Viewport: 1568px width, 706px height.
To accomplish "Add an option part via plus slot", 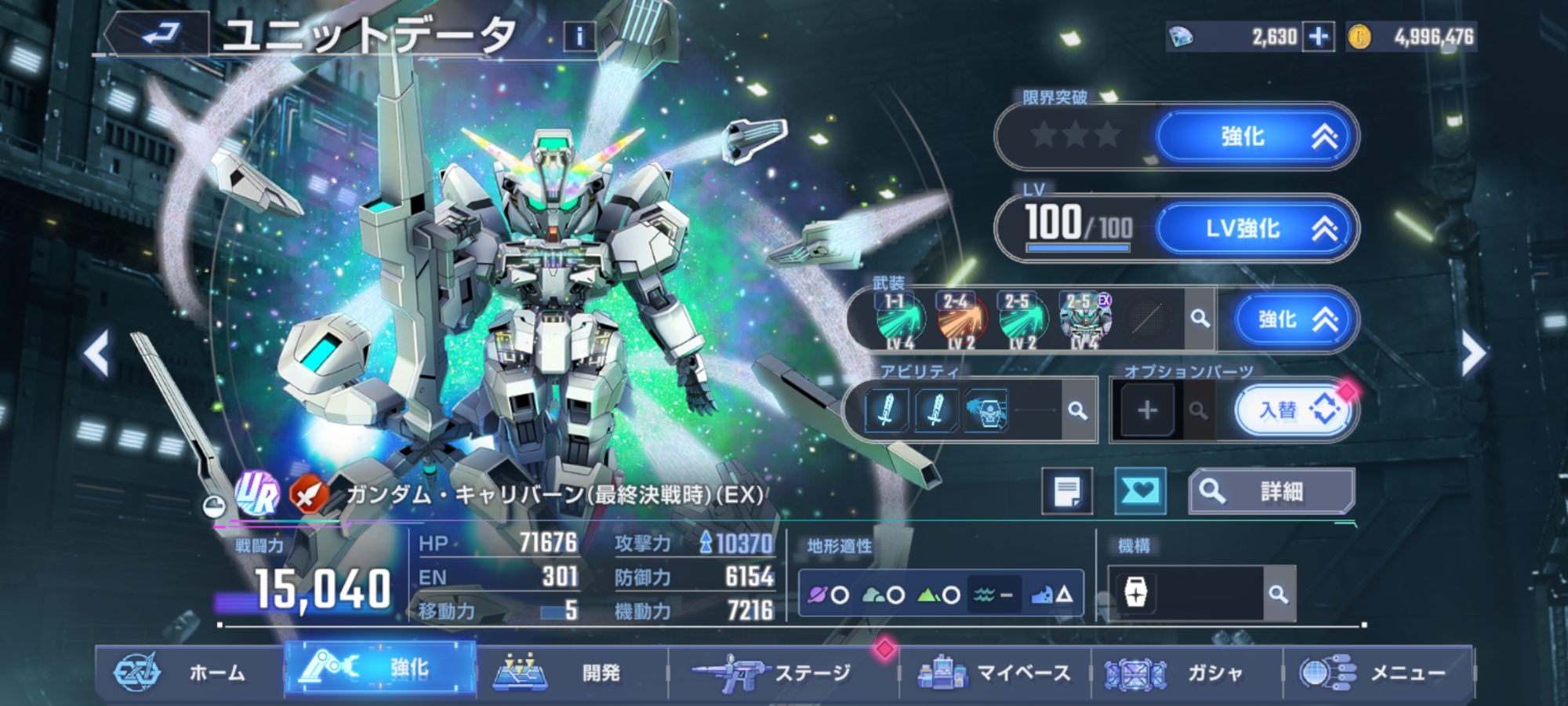I will 1147,410.
